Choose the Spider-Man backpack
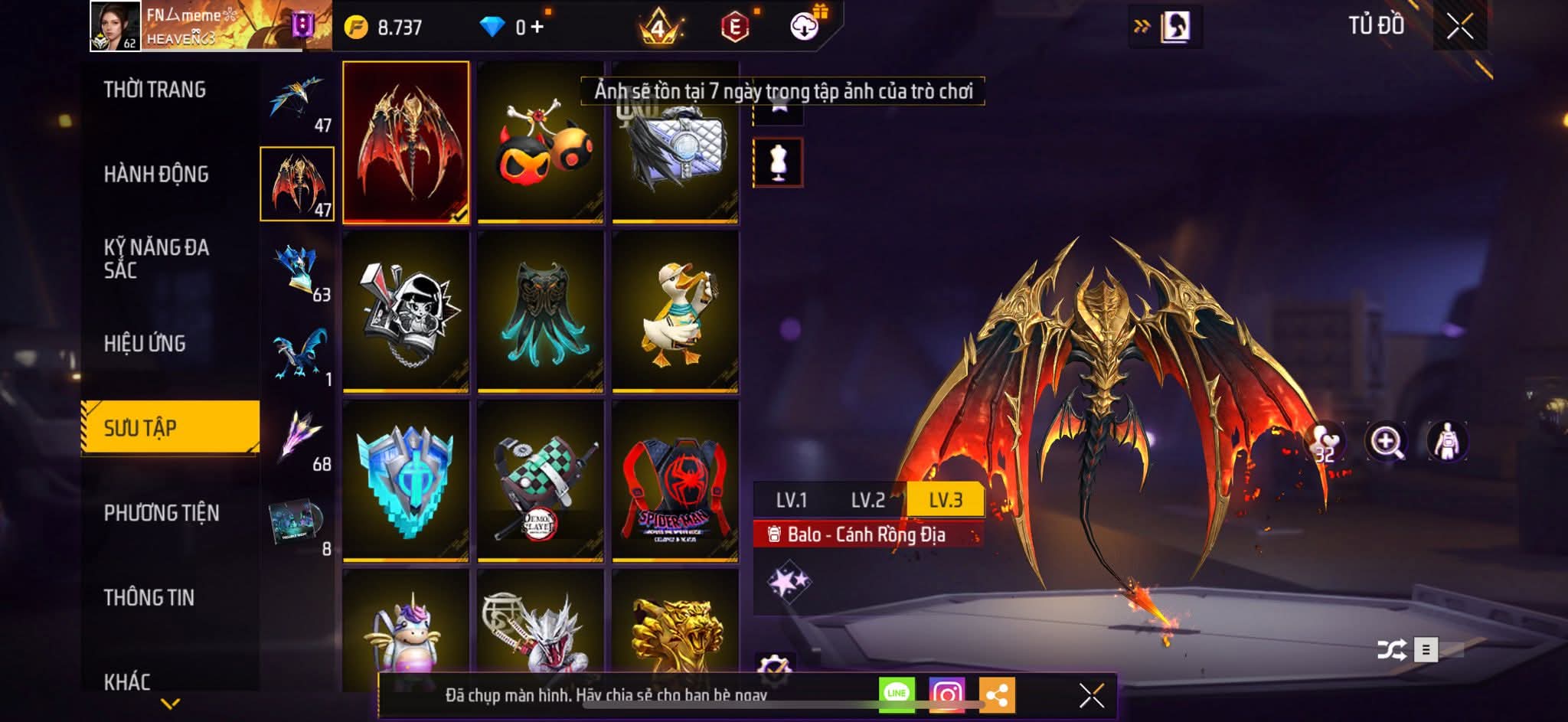The width and height of the screenshot is (1568, 722). [675, 481]
